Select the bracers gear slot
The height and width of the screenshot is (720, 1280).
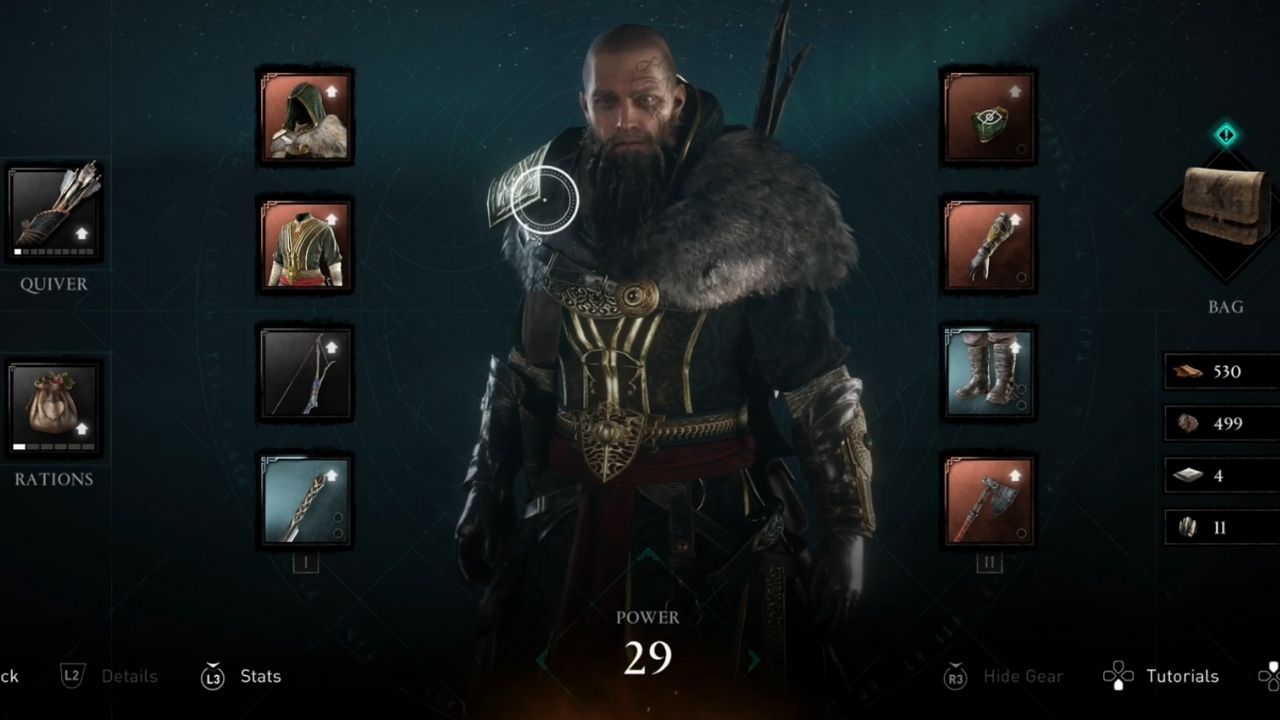(988, 243)
